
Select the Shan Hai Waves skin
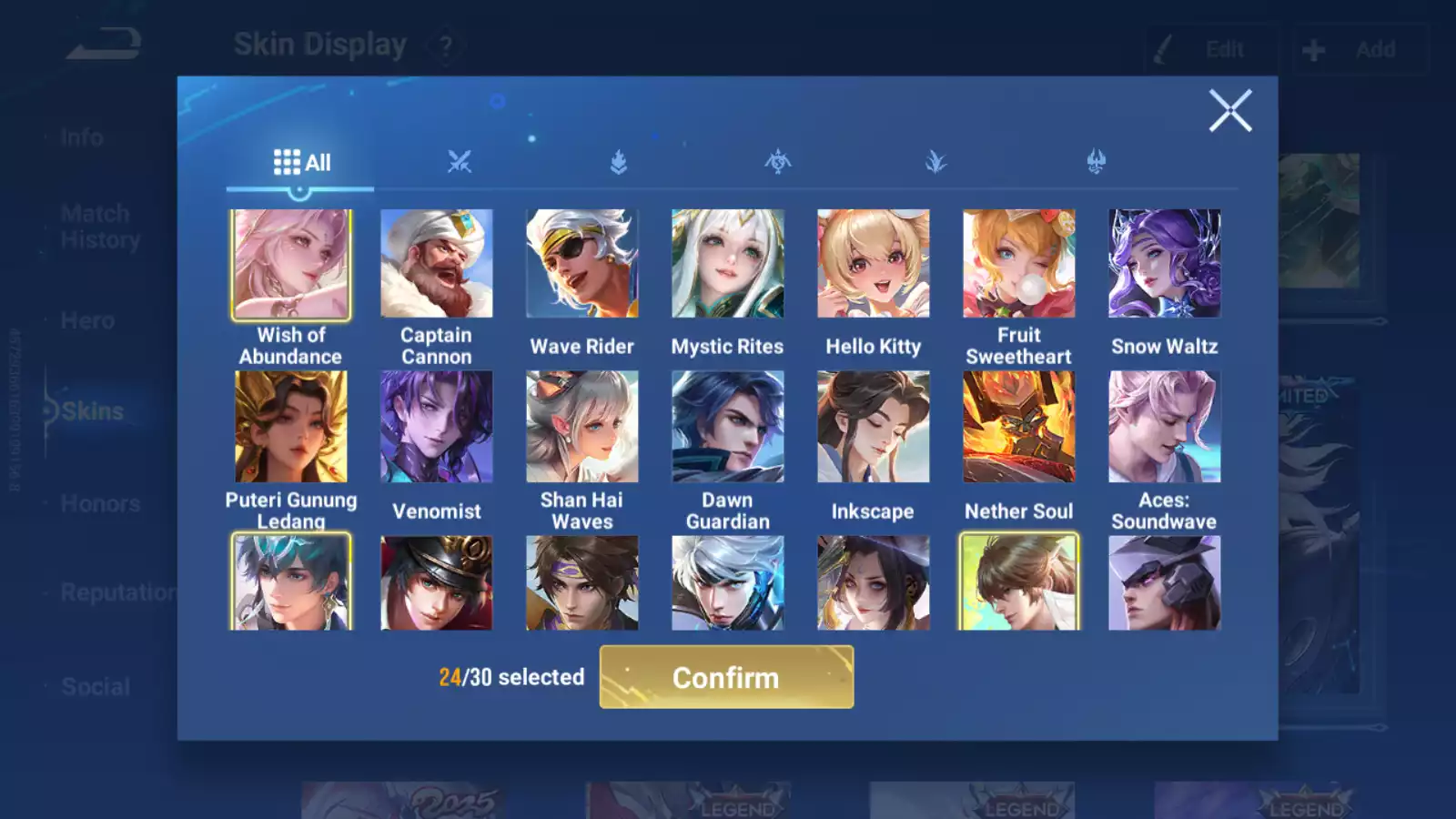coord(582,427)
